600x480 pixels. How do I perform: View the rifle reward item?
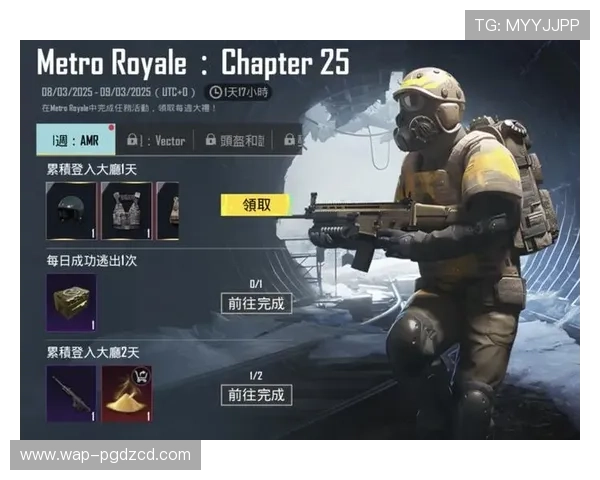tap(71, 394)
